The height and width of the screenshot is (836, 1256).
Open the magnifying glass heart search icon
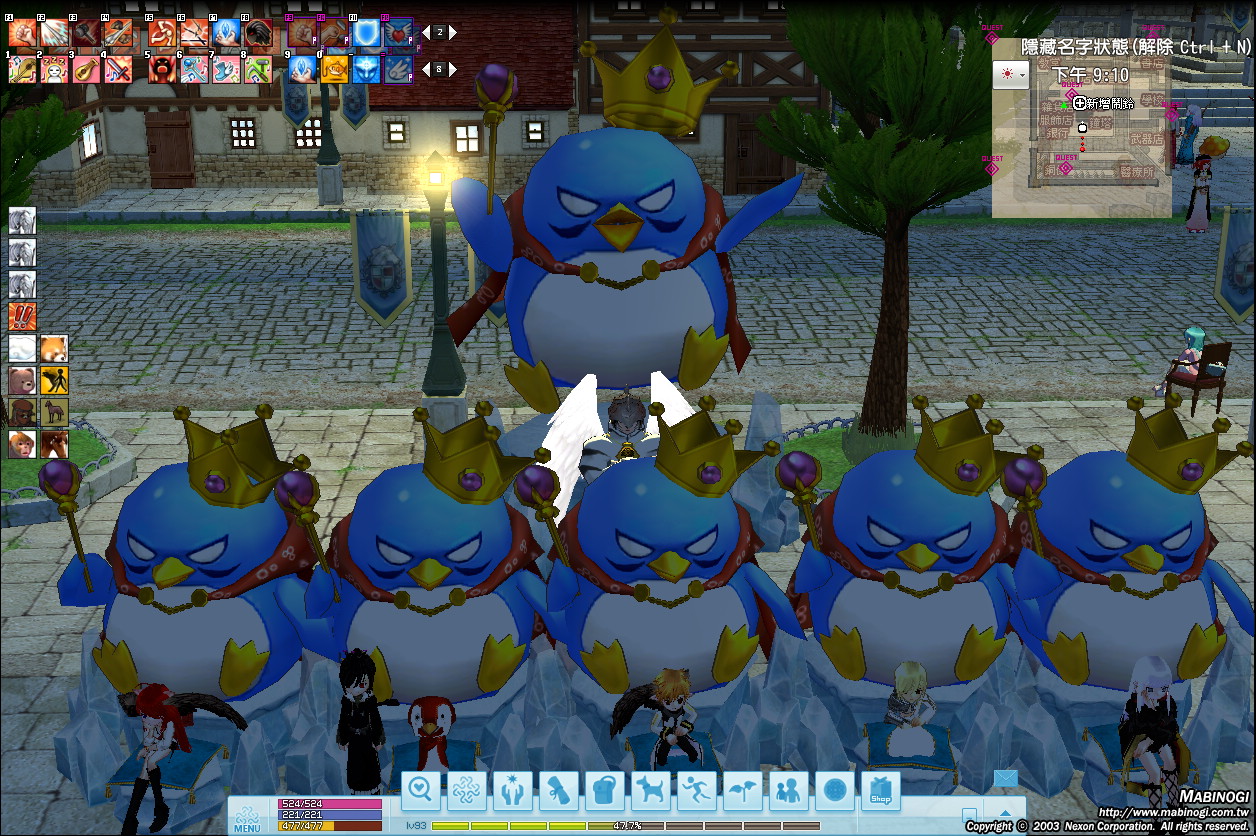[421, 791]
